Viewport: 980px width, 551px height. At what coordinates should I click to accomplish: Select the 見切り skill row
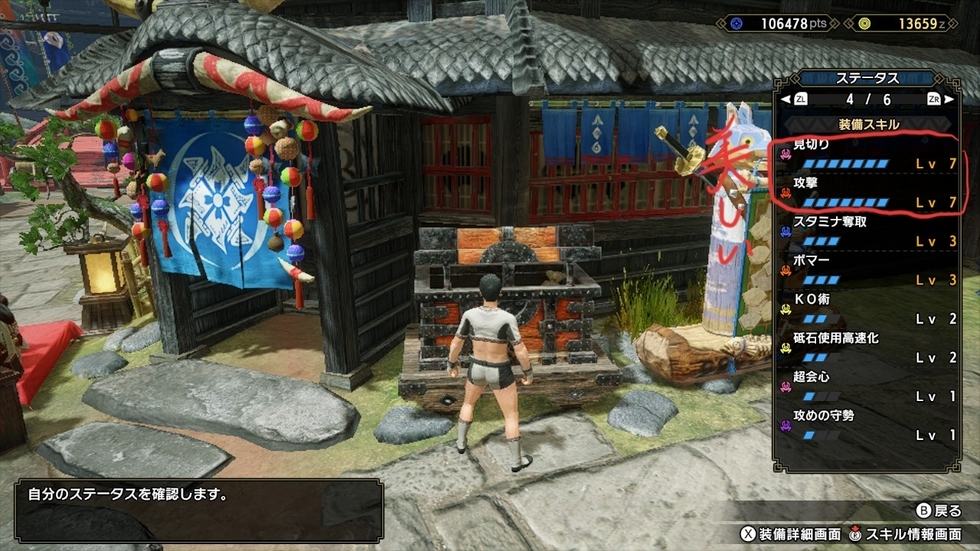click(x=870, y=154)
